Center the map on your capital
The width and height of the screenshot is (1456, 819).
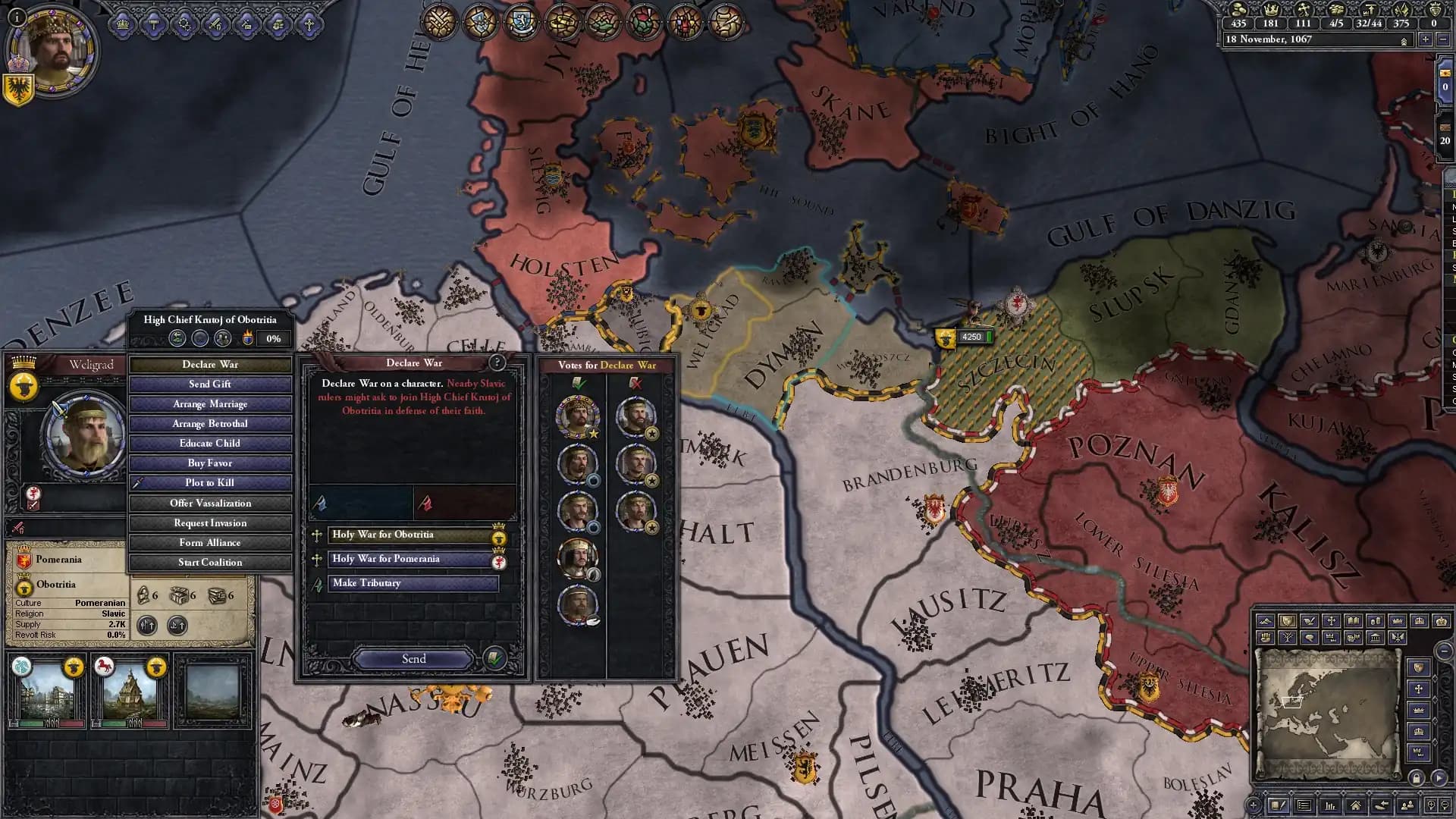point(1356,806)
